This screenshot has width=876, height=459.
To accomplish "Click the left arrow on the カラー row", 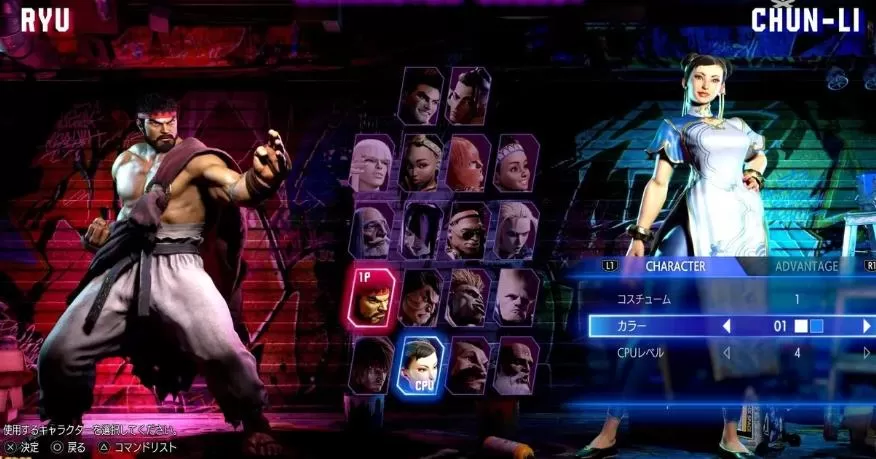I will point(727,326).
